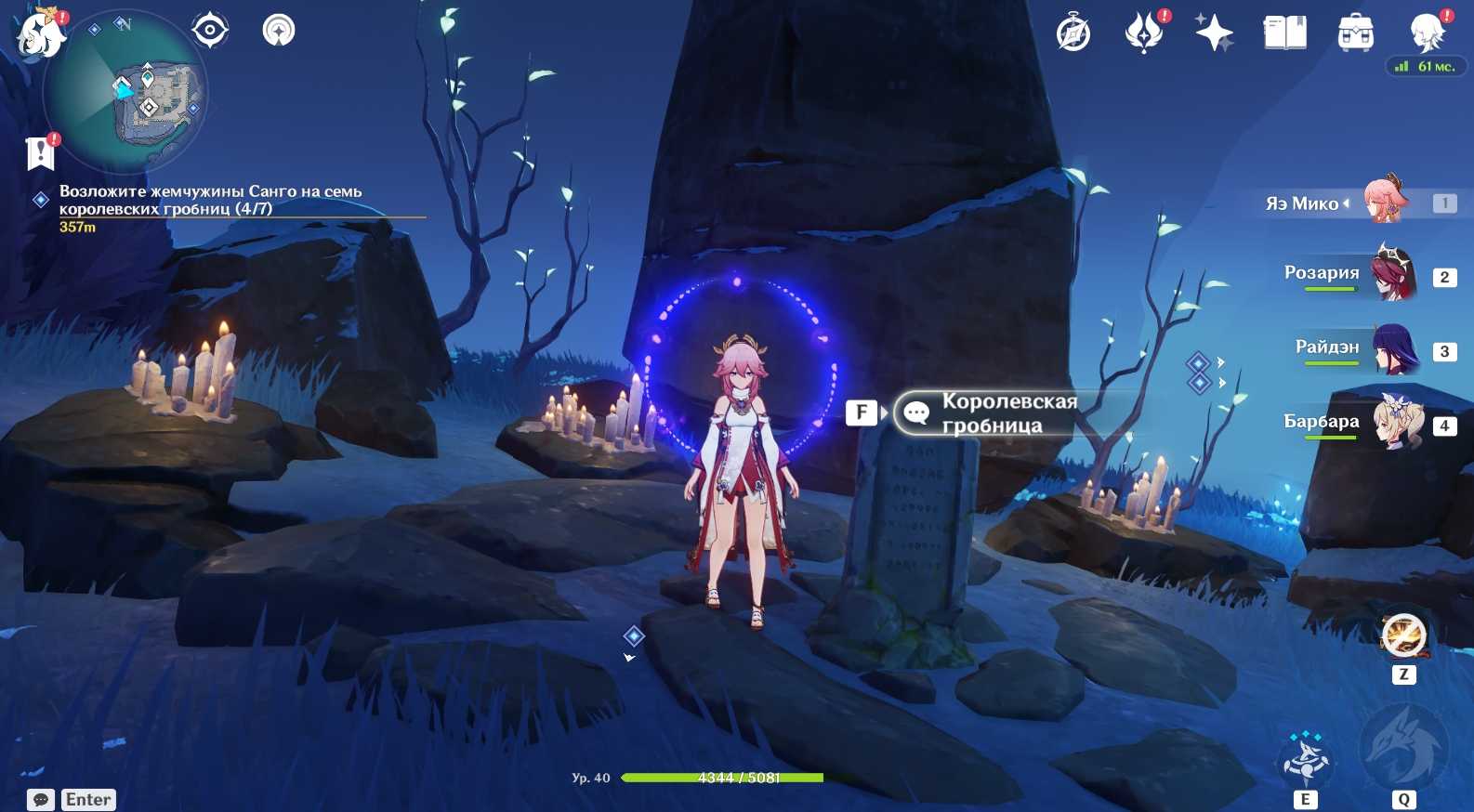Open the Adventurer Handbook book icon

tap(1285, 34)
